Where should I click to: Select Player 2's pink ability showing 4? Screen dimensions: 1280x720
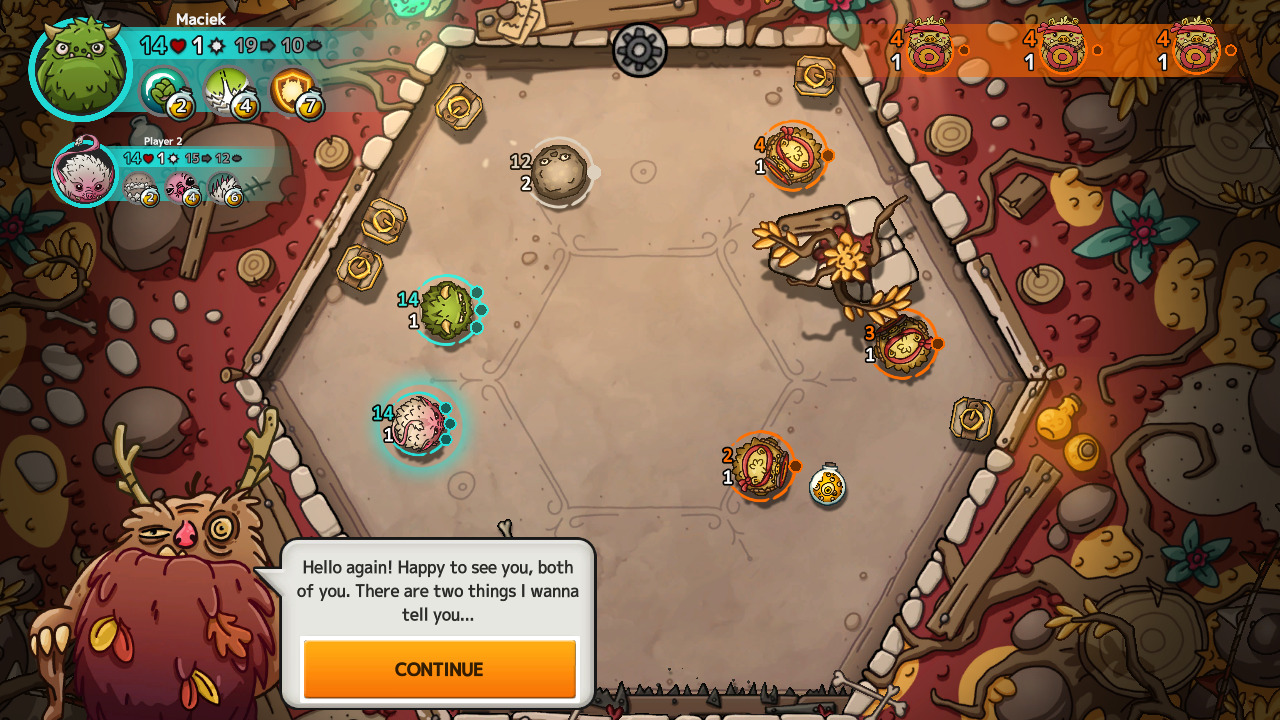(x=184, y=191)
